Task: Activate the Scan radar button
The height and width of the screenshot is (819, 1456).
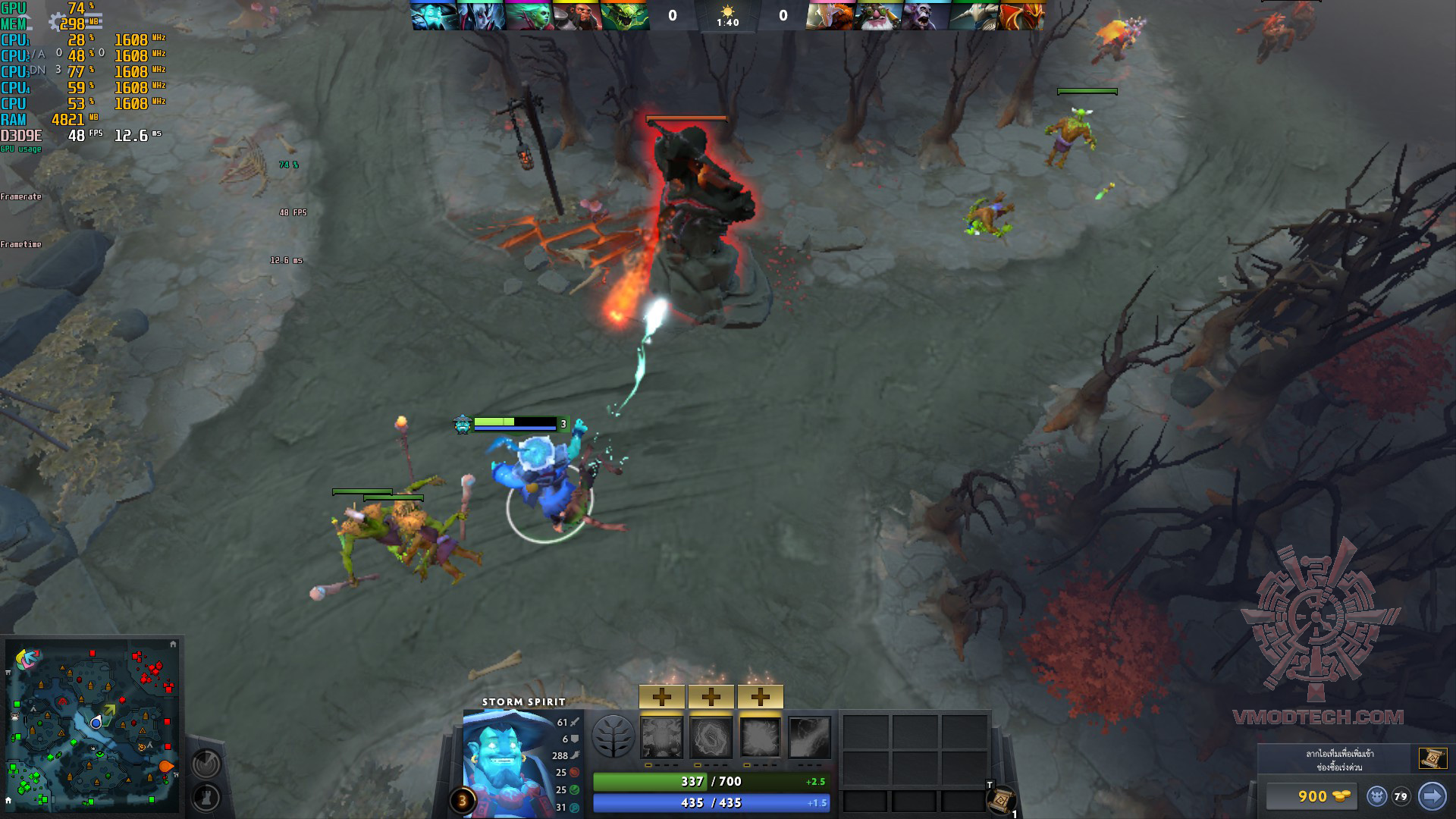Action: [206, 764]
